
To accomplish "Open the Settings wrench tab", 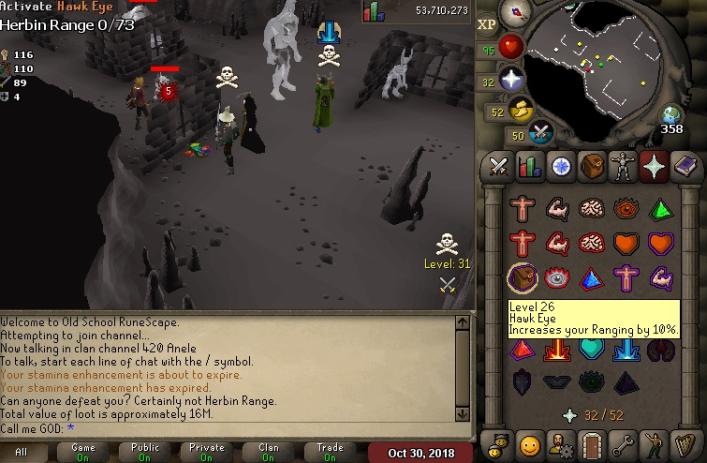I will coord(624,444).
